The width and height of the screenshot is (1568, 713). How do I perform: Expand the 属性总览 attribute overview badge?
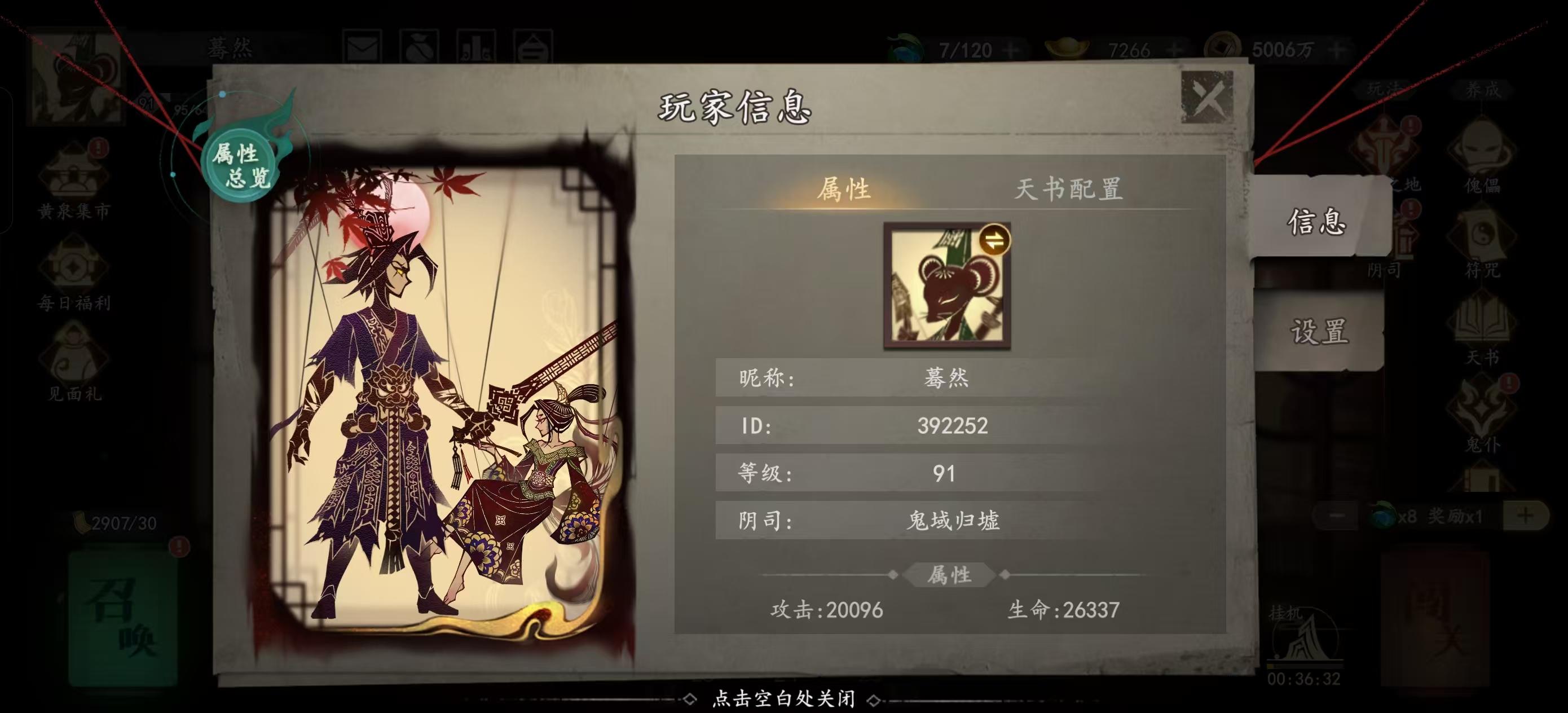click(239, 163)
